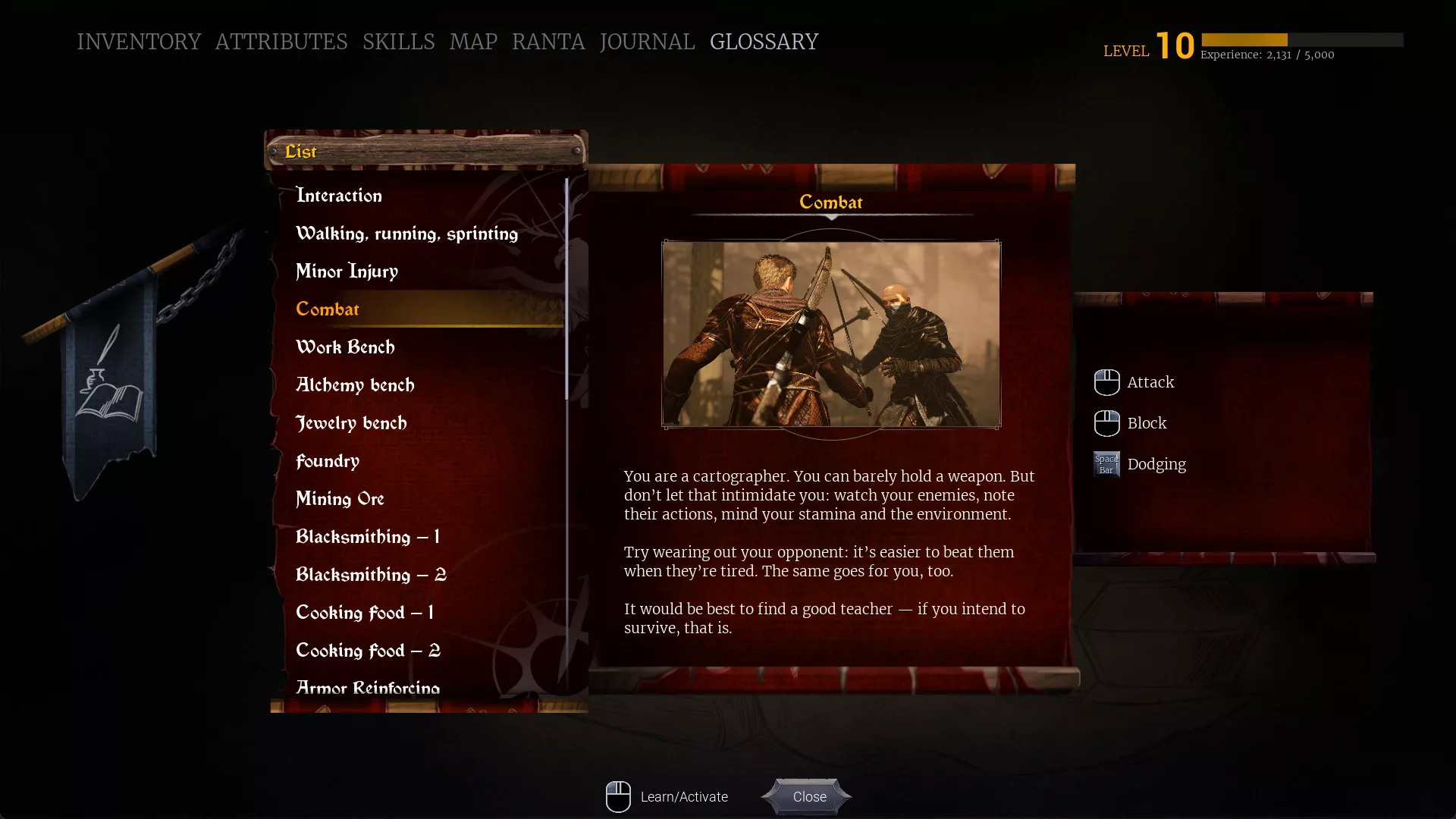Switch to the Attributes tab
The image size is (1456, 819).
[x=281, y=42]
